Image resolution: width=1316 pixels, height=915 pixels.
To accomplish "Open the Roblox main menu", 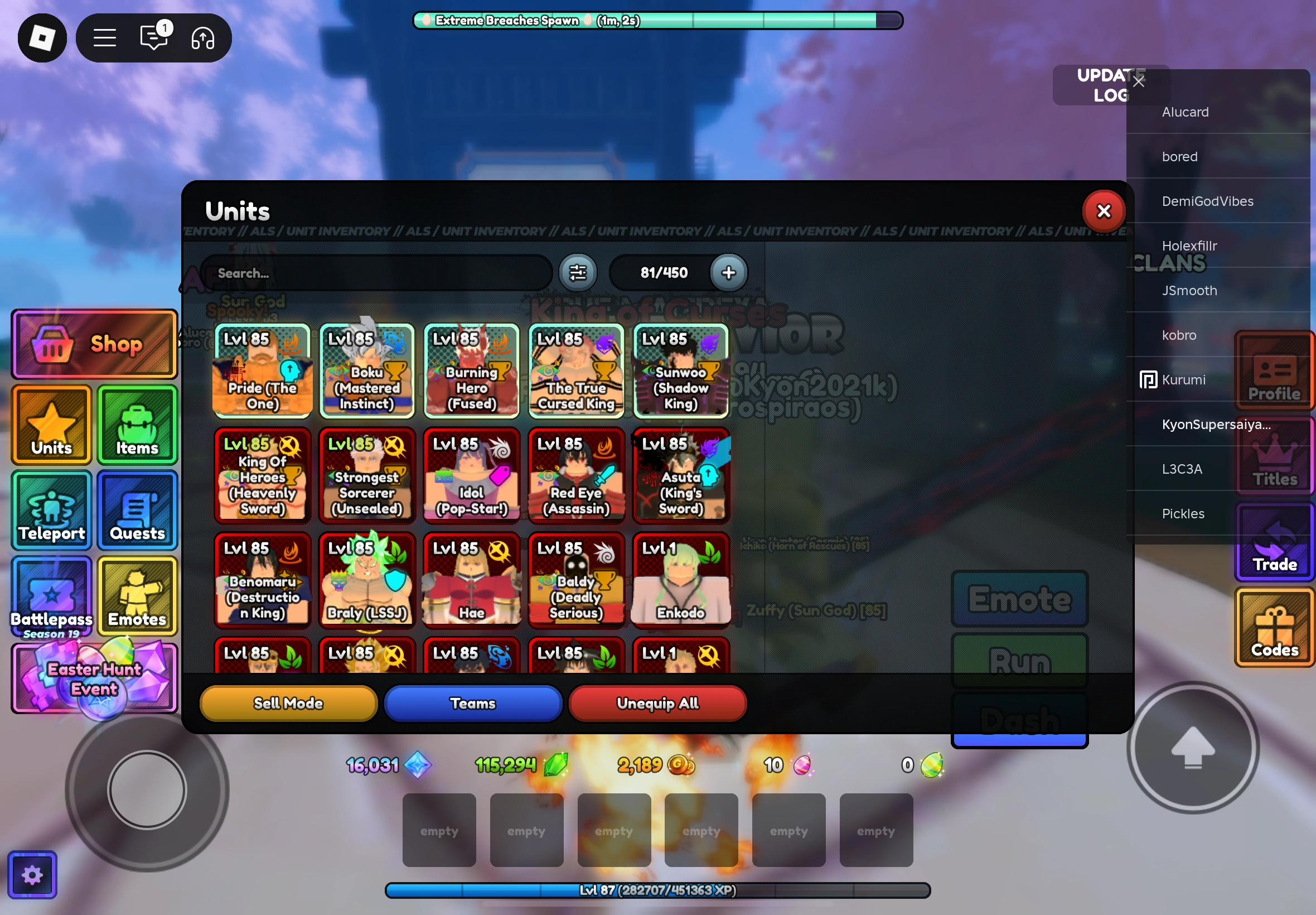I will click(x=104, y=37).
